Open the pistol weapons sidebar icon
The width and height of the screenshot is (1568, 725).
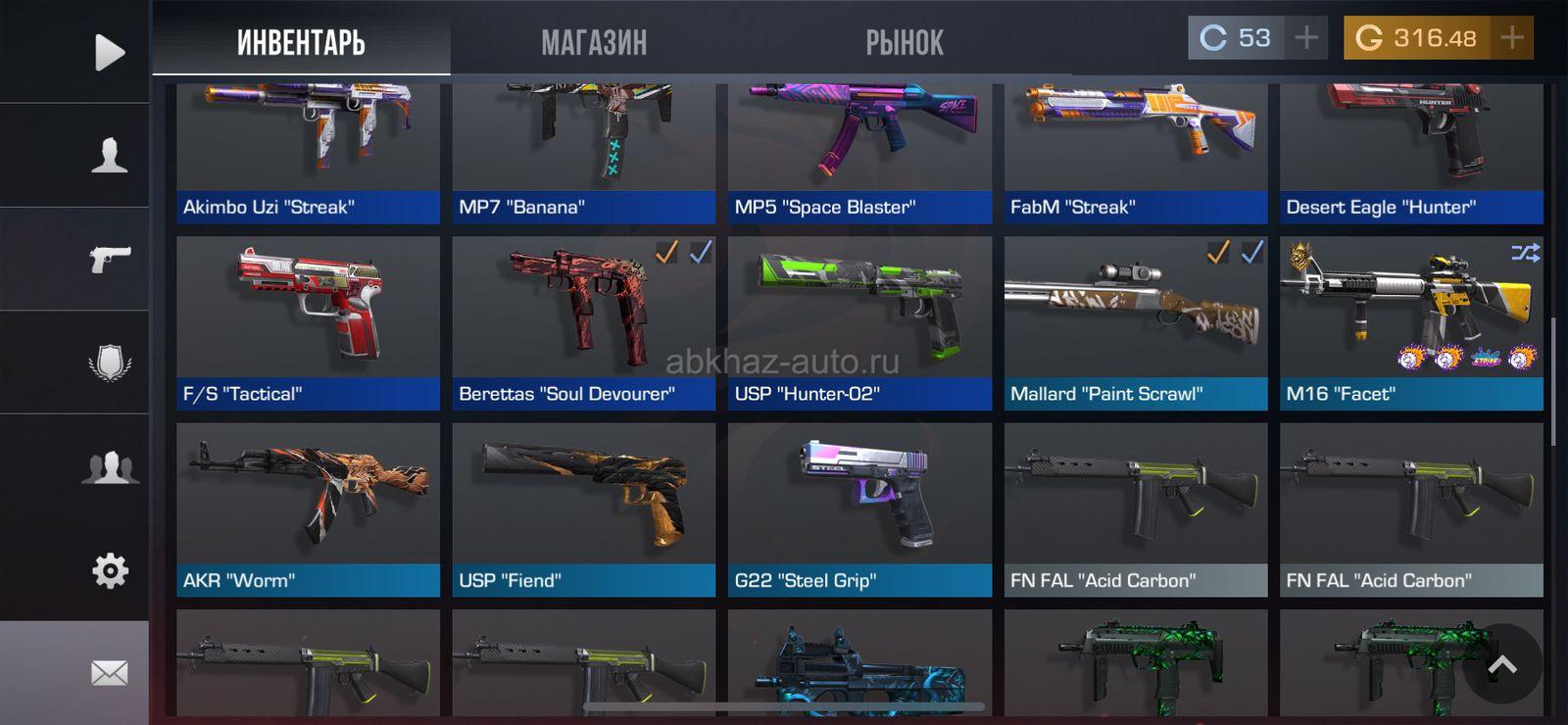tap(109, 259)
